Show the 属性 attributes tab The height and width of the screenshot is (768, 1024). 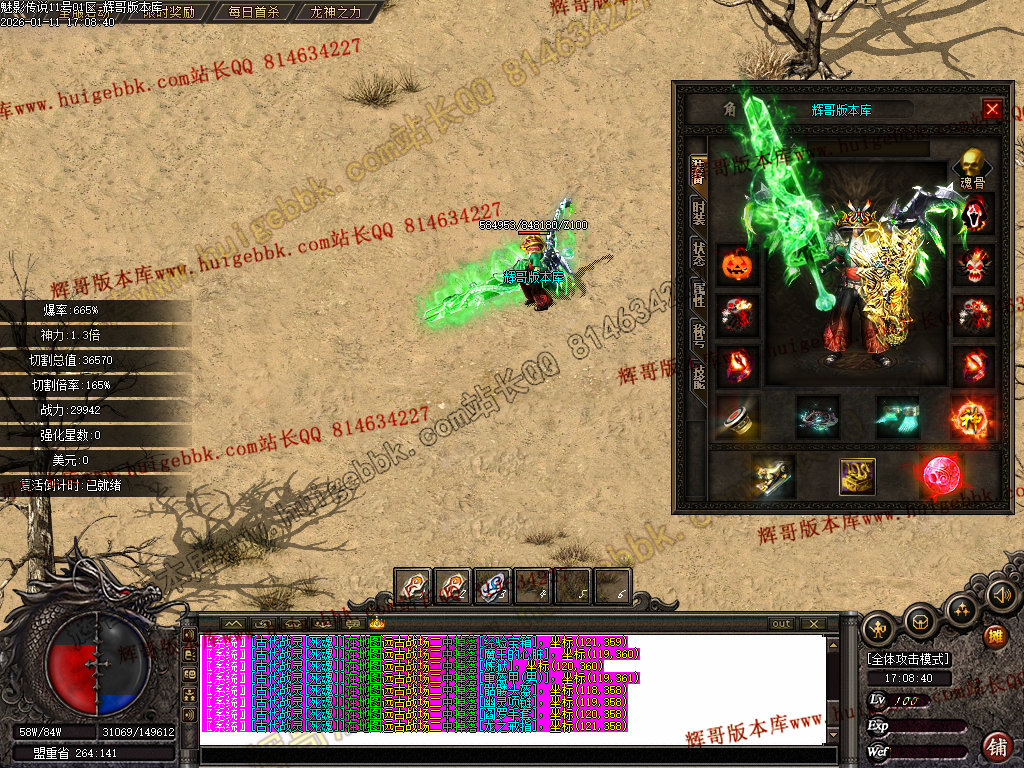pyautogui.click(x=699, y=294)
